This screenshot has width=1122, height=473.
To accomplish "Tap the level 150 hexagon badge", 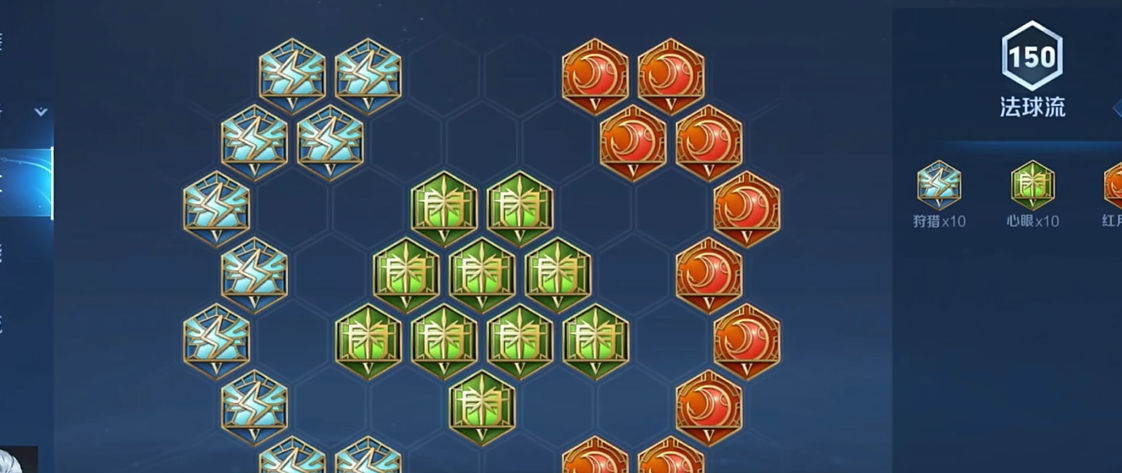I will click(x=1031, y=56).
